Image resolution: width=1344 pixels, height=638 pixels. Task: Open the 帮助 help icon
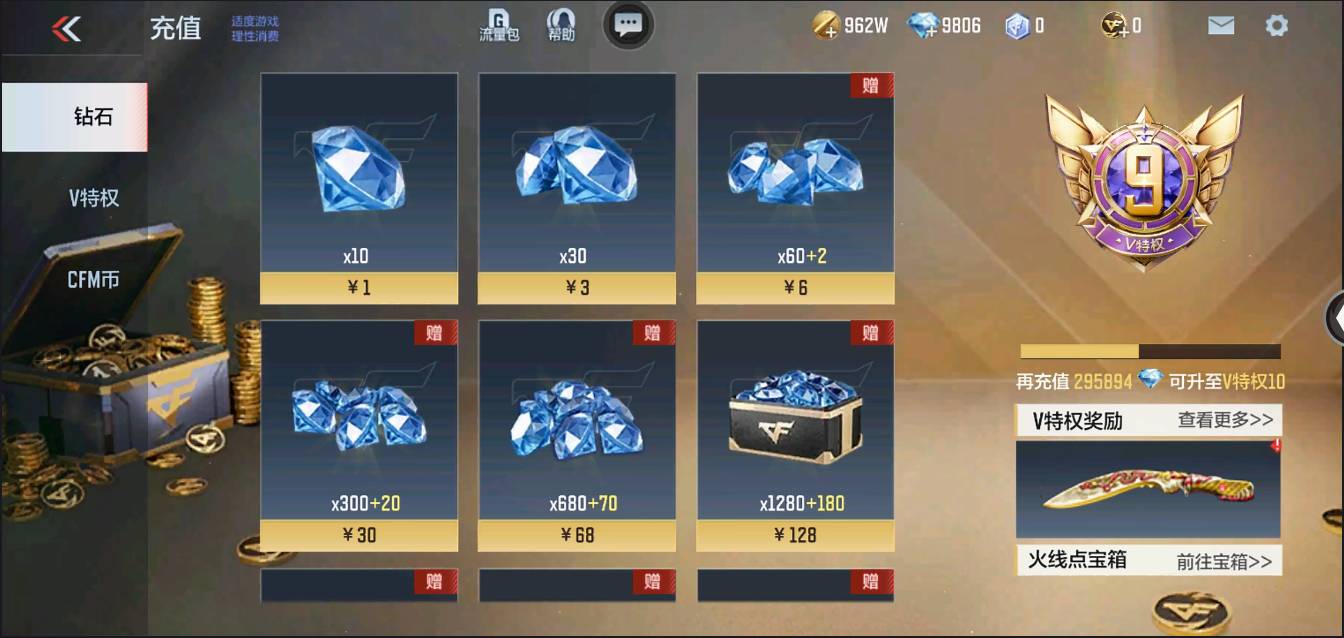(x=561, y=26)
